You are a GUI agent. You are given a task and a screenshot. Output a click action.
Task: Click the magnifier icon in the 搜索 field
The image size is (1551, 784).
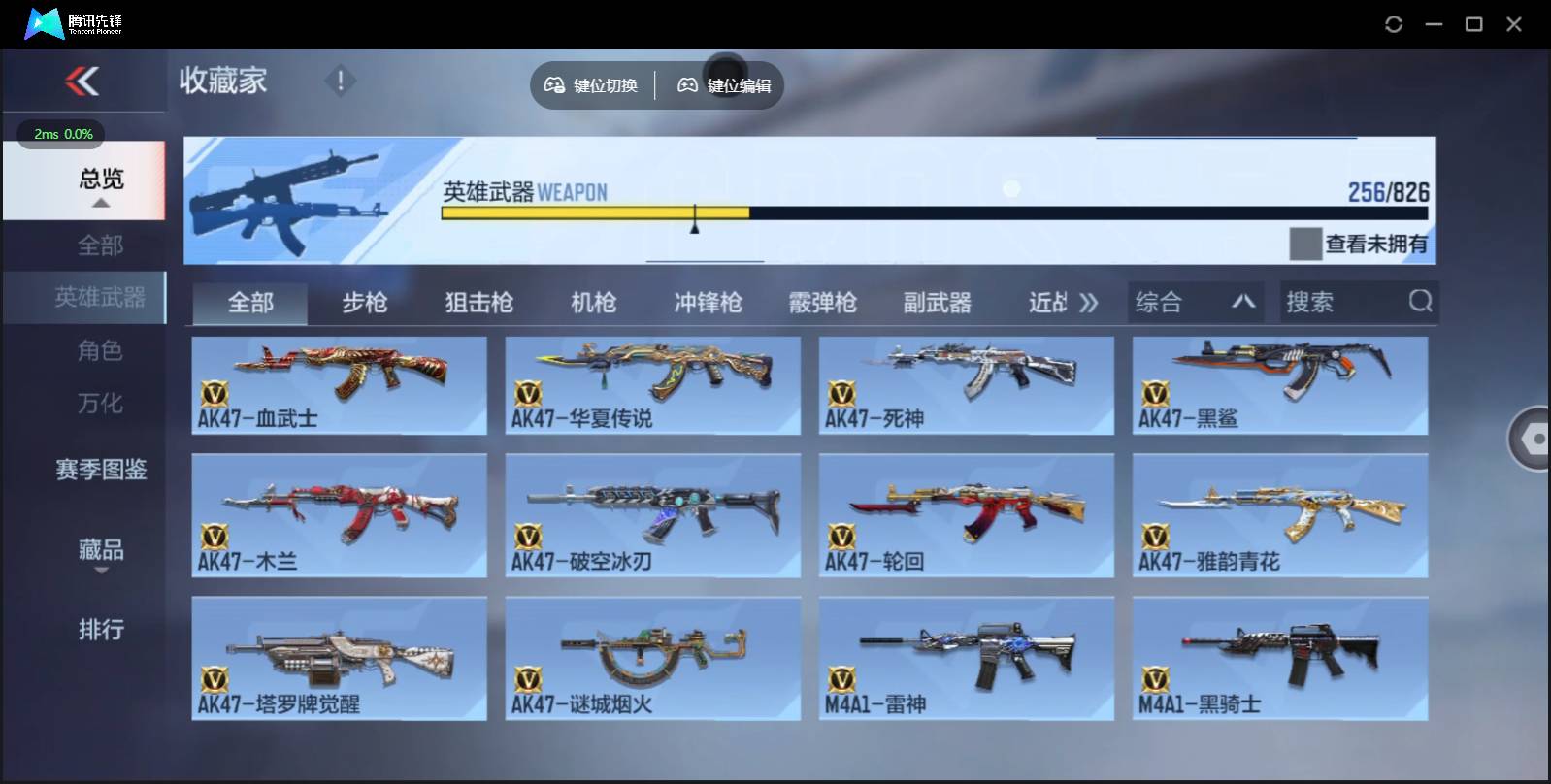[1421, 302]
